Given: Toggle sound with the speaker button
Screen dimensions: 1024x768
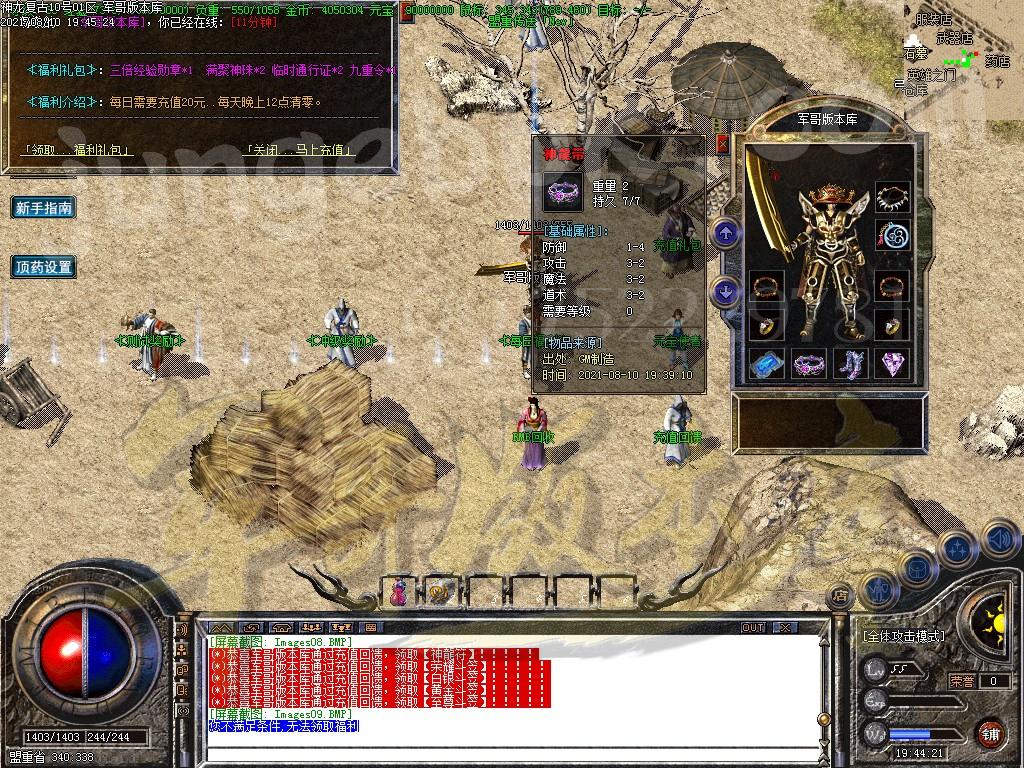Looking at the screenshot, I should [x=1000, y=541].
